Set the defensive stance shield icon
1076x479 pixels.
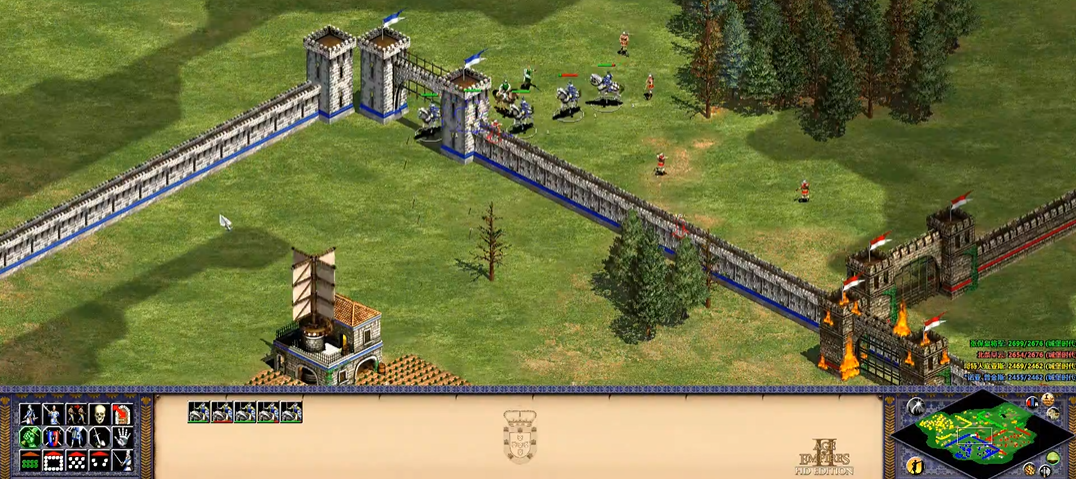click(x=53, y=438)
